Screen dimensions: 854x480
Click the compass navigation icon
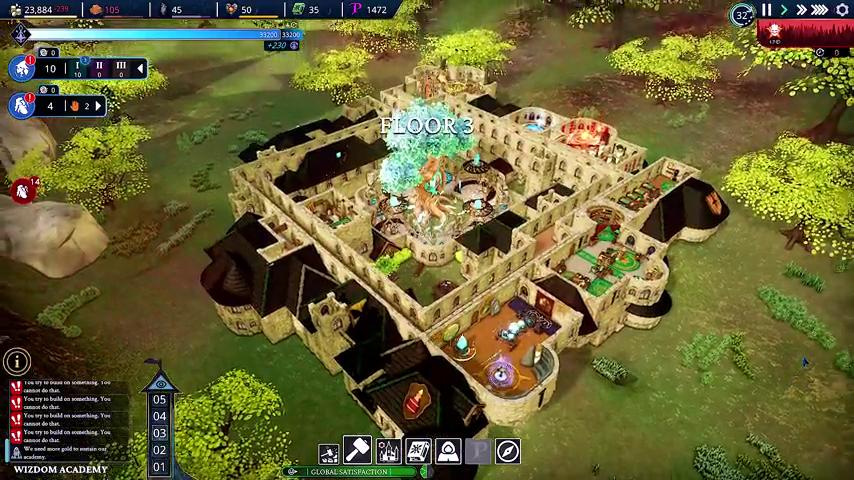pos(508,452)
